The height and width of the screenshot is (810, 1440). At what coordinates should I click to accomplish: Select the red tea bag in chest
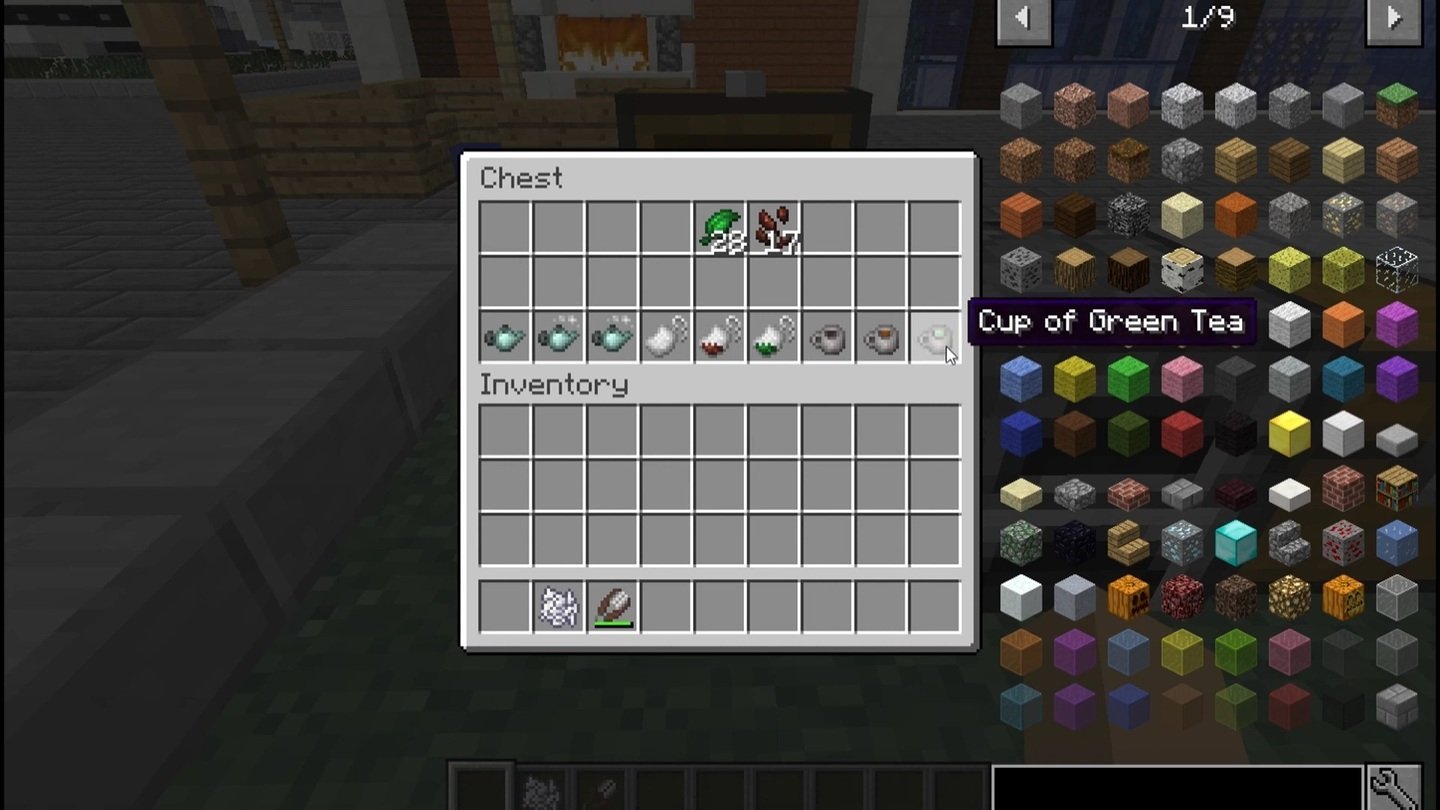[720, 339]
